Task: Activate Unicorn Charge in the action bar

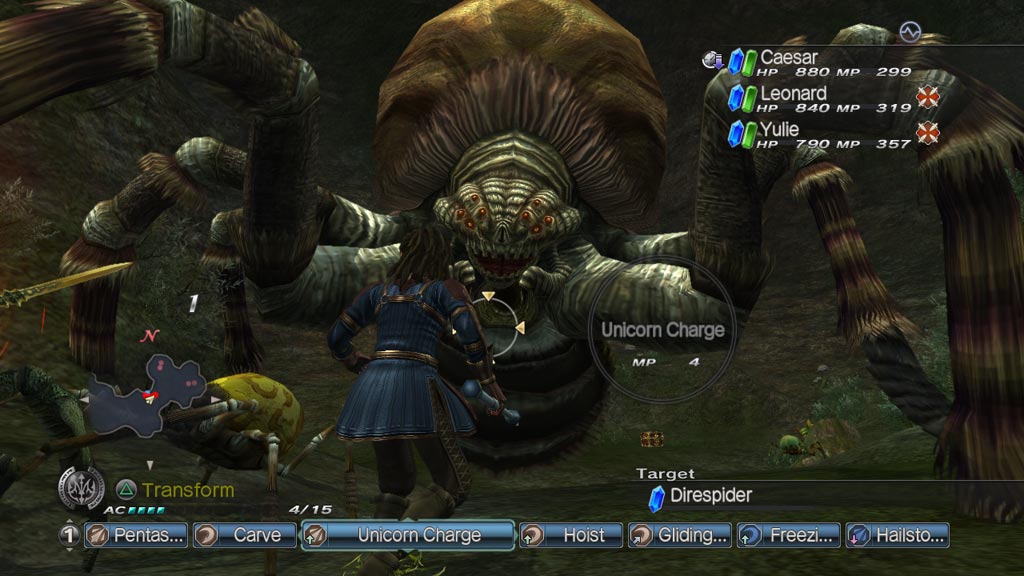Action: (x=408, y=535)
